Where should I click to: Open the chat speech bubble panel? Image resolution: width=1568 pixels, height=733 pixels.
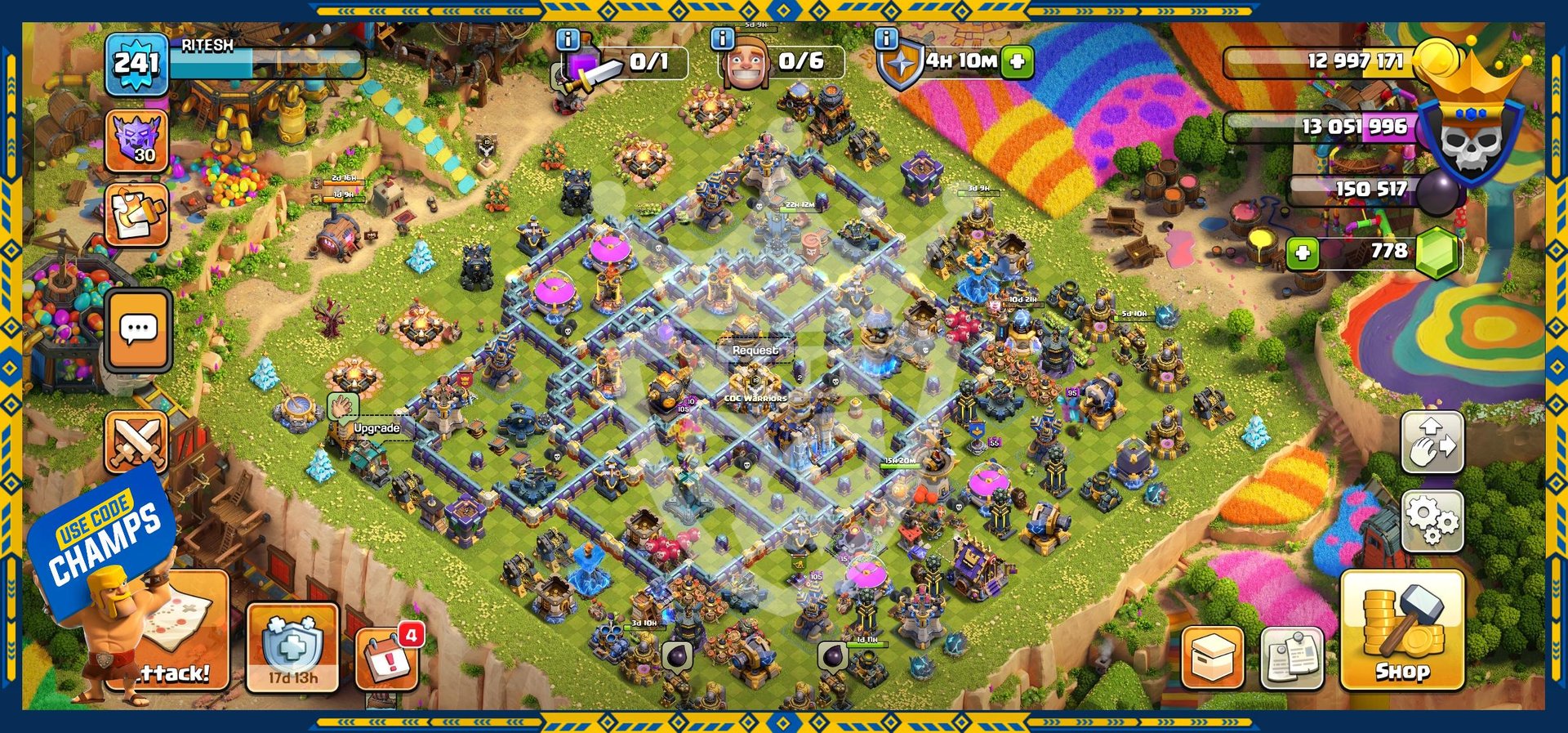138,329
